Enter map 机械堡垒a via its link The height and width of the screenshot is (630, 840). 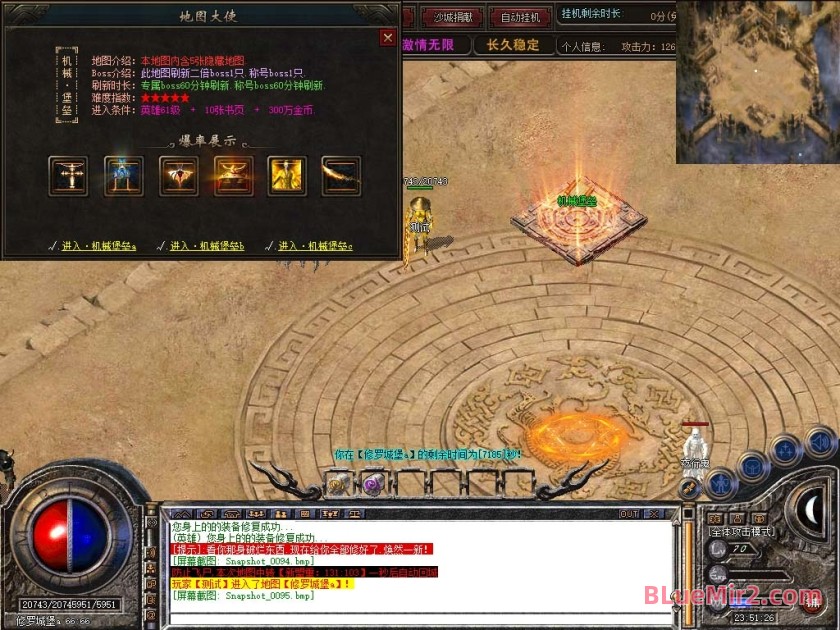click(97, 246)
